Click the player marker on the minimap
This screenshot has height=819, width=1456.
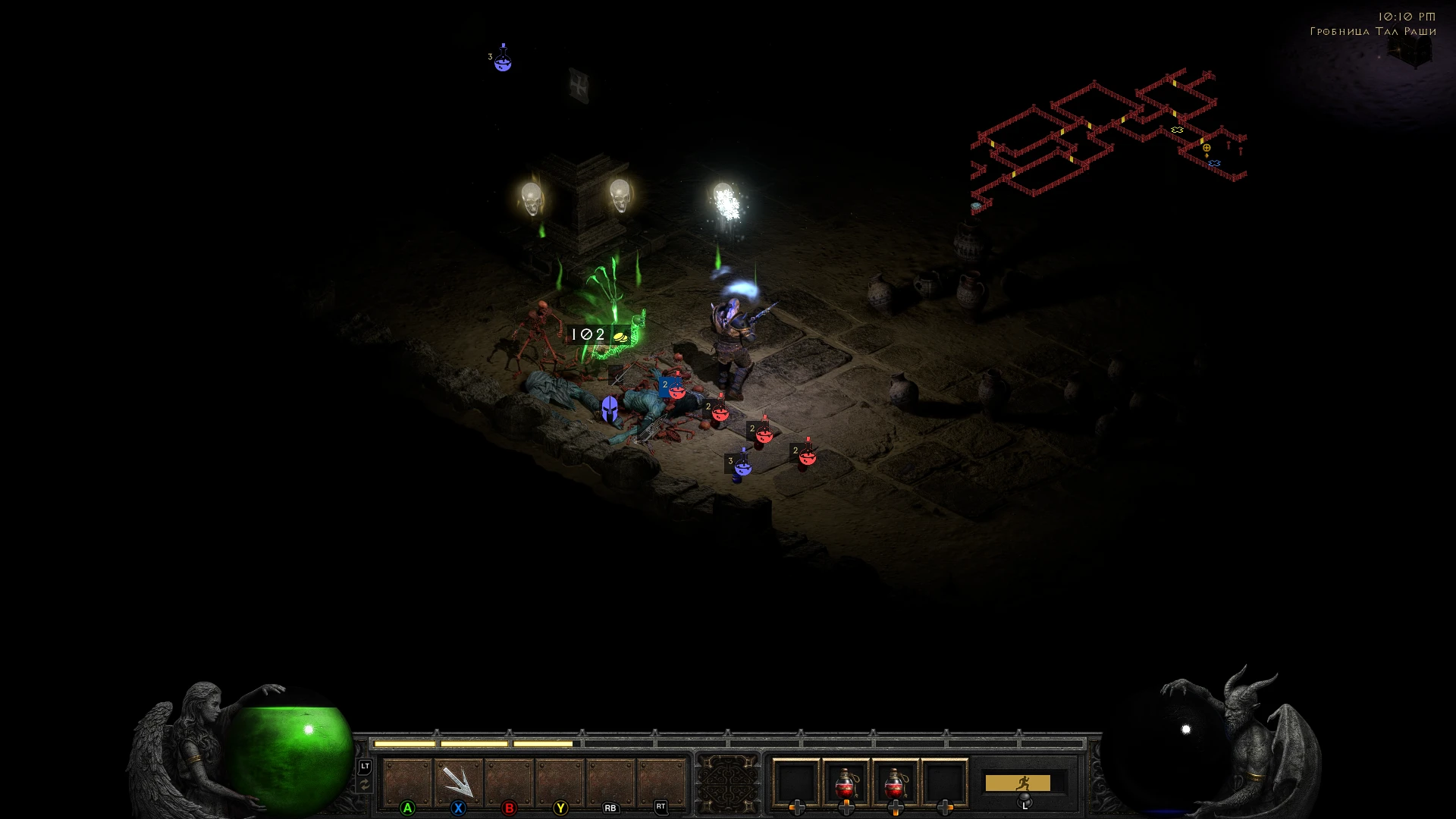point(1207,148)
